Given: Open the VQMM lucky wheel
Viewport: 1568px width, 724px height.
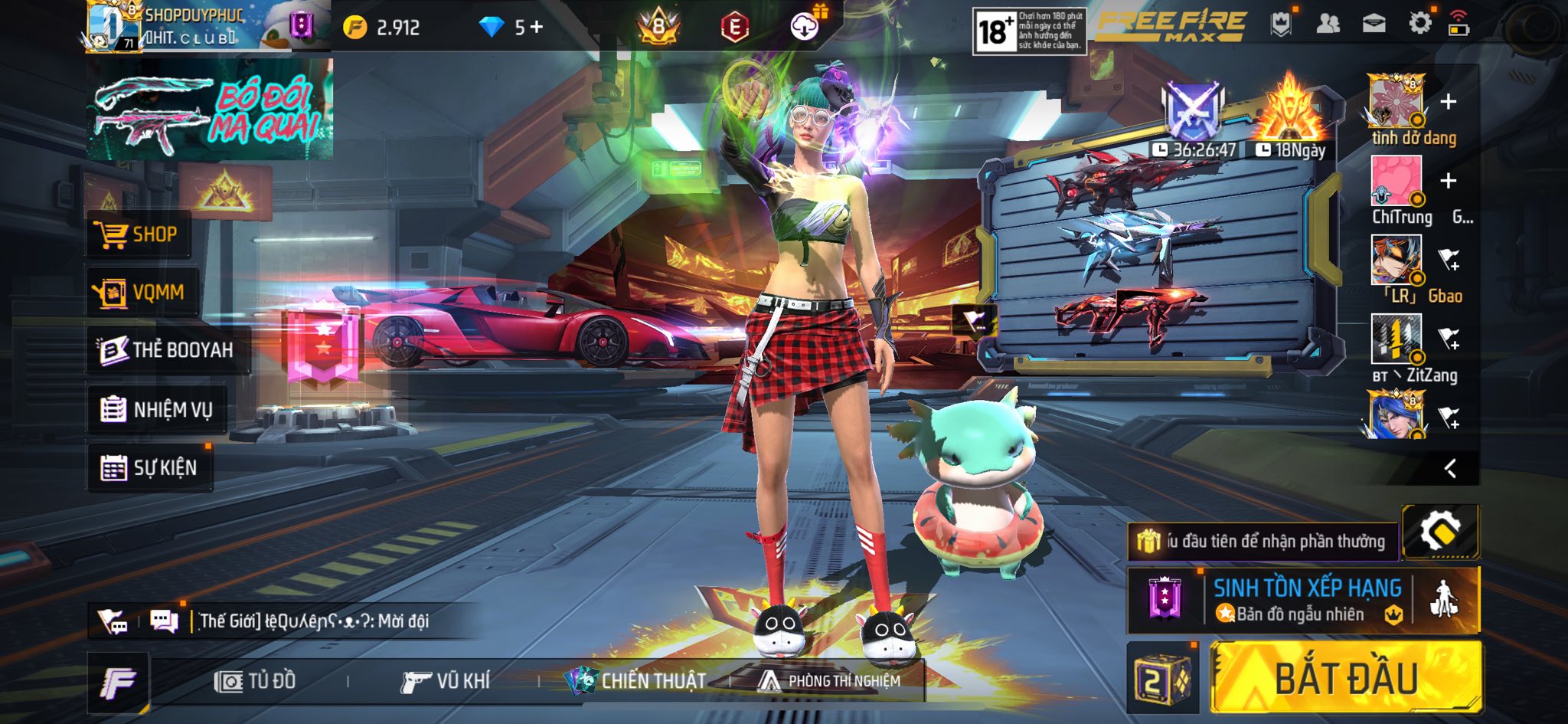Looking at the screenshot, I should 142,293.
